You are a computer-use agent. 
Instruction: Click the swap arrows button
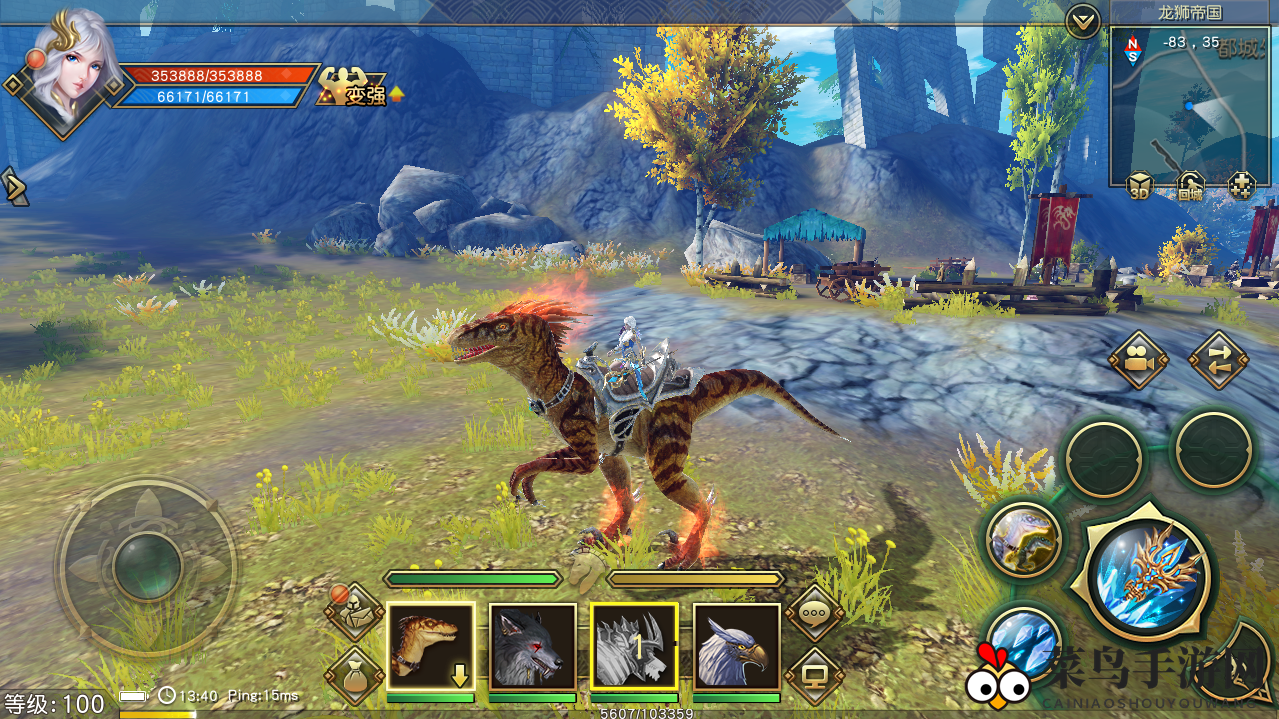(x=1217, y=360)
